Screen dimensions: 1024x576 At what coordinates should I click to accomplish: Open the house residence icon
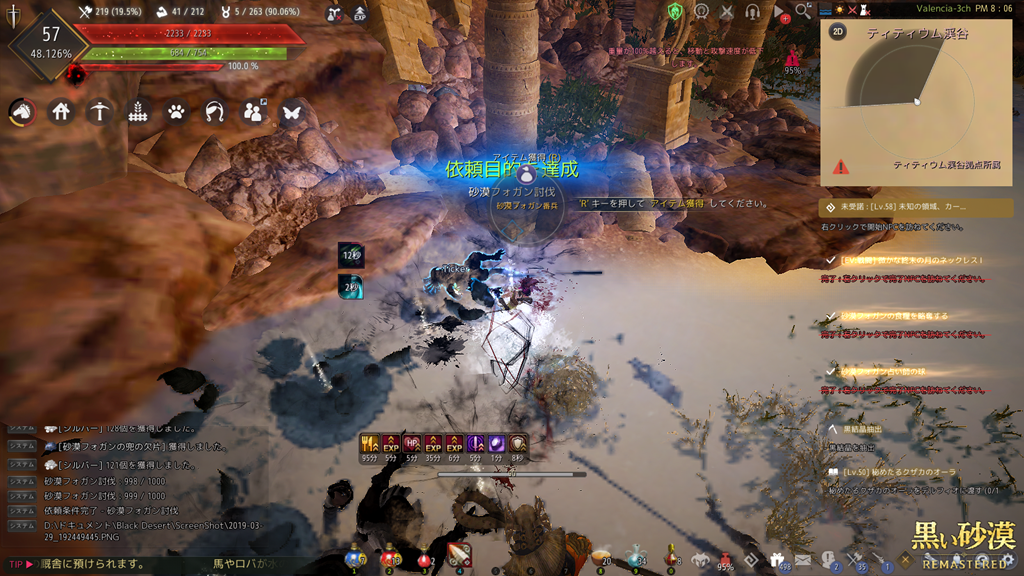point(61,111)
